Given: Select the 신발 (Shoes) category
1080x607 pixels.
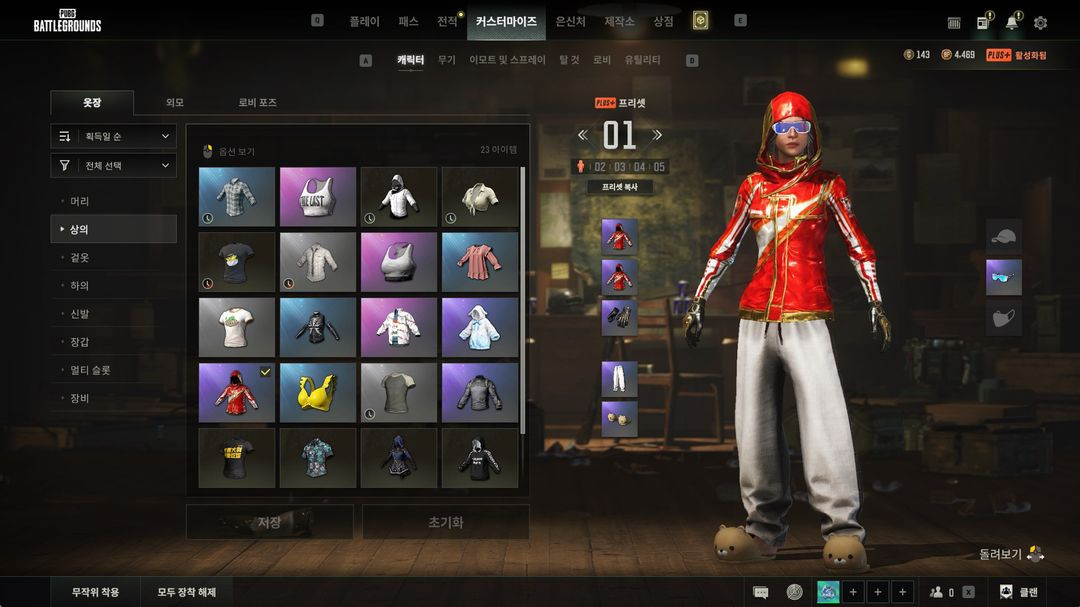Looking at the screenshot, I should [80, 314].
